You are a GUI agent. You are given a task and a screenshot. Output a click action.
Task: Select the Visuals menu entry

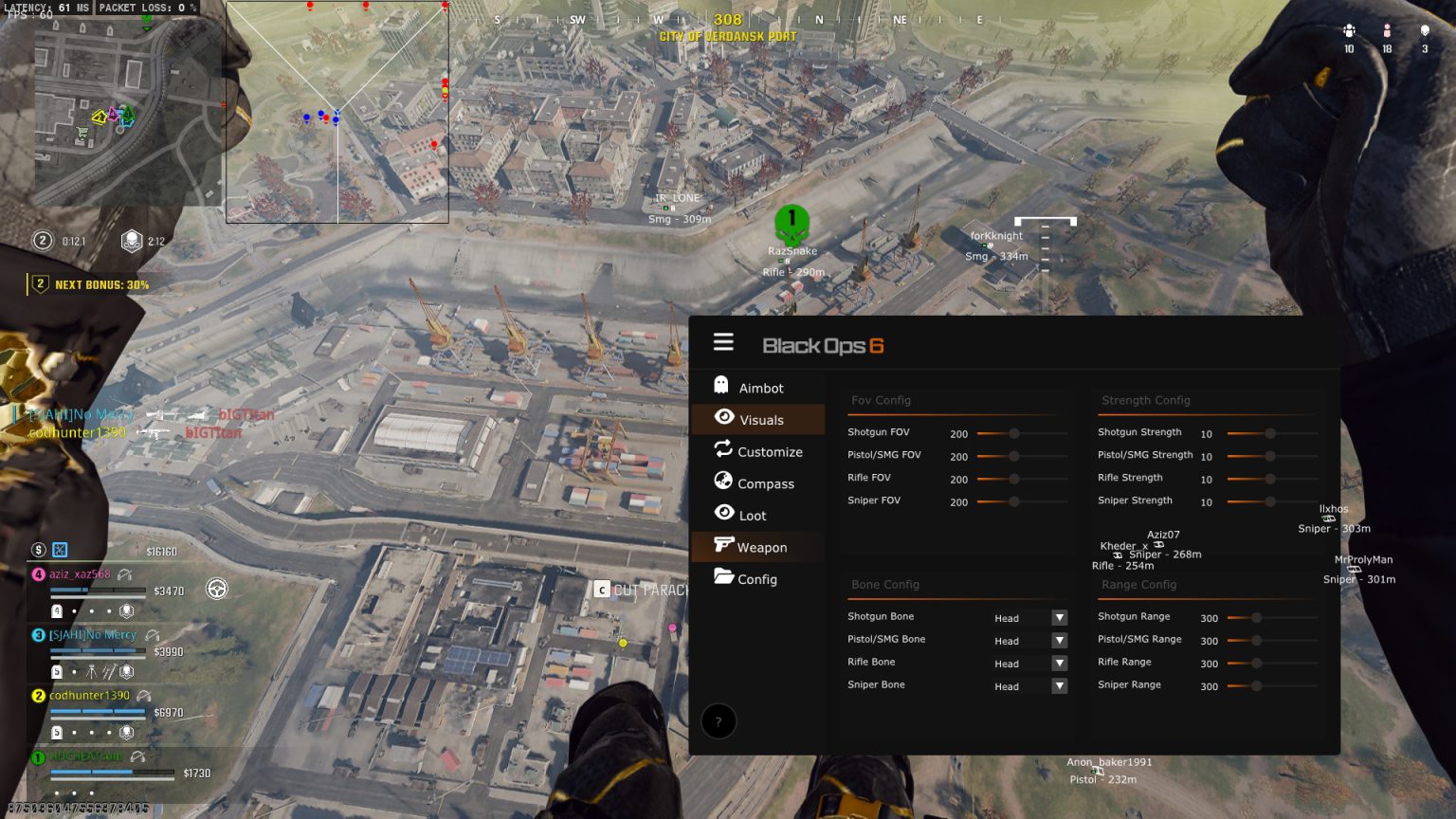(759, 419)
